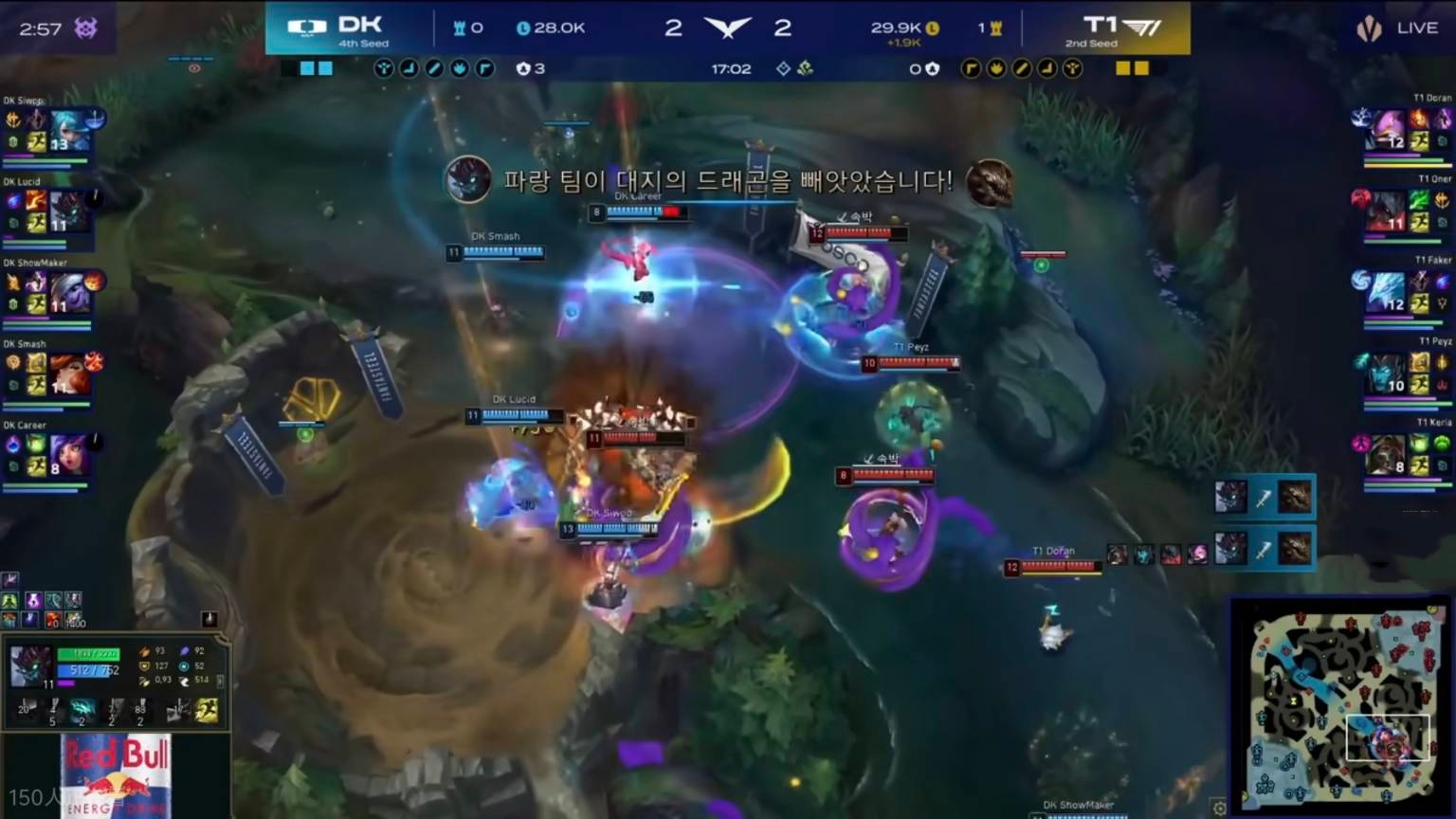The width and height of the screenshot is (1456, 819).
Task: Click the top dragon kill feed entry
Action: (x=1263, y=498)
